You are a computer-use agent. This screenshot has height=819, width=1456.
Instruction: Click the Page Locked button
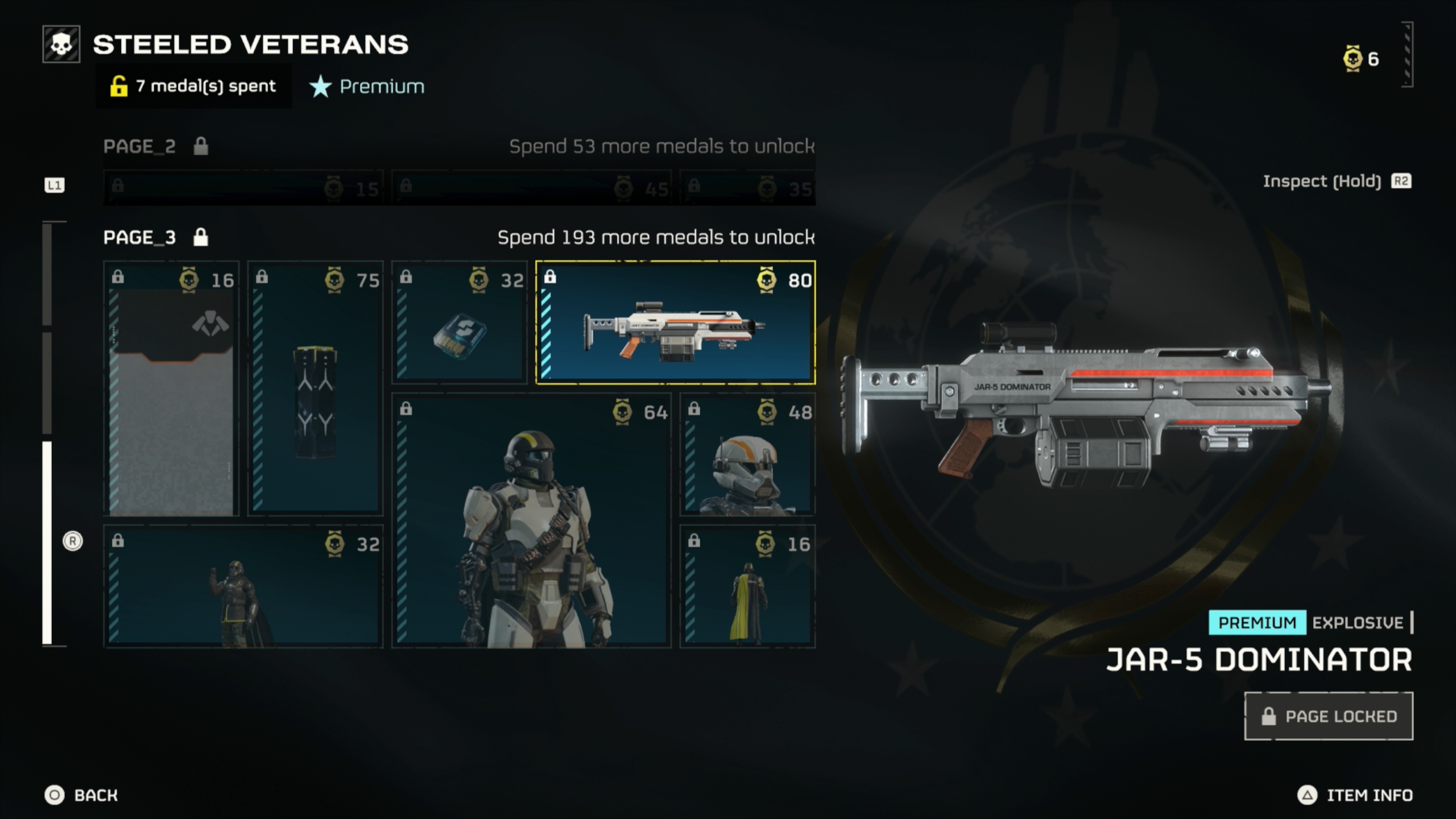coord(1329,716)
